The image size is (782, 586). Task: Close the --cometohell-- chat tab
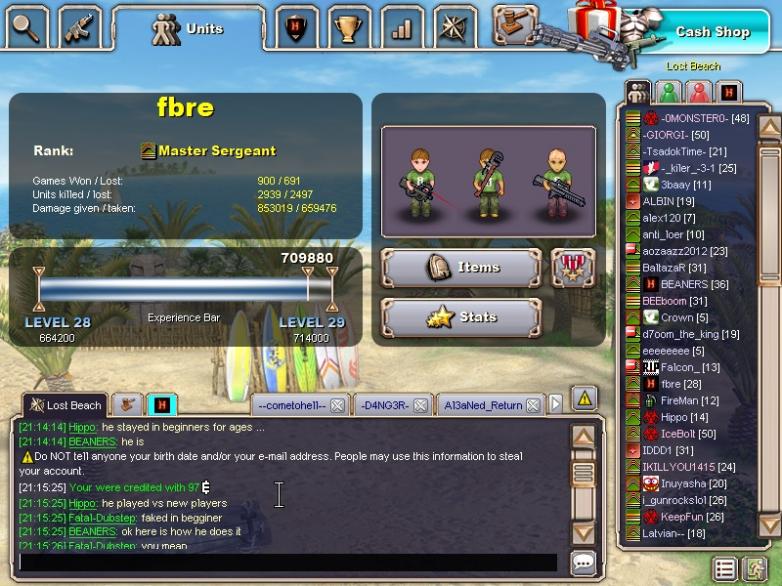tap(337, 405)
